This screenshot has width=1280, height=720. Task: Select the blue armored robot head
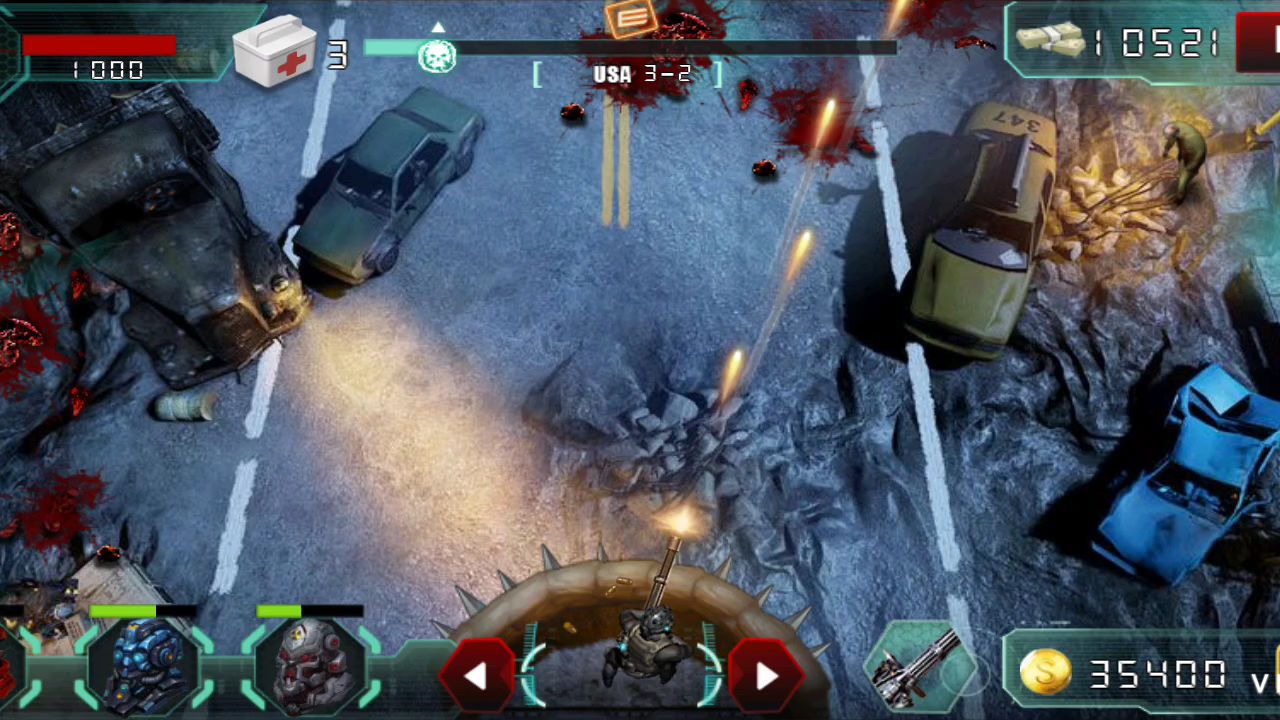tap(145, 665)
